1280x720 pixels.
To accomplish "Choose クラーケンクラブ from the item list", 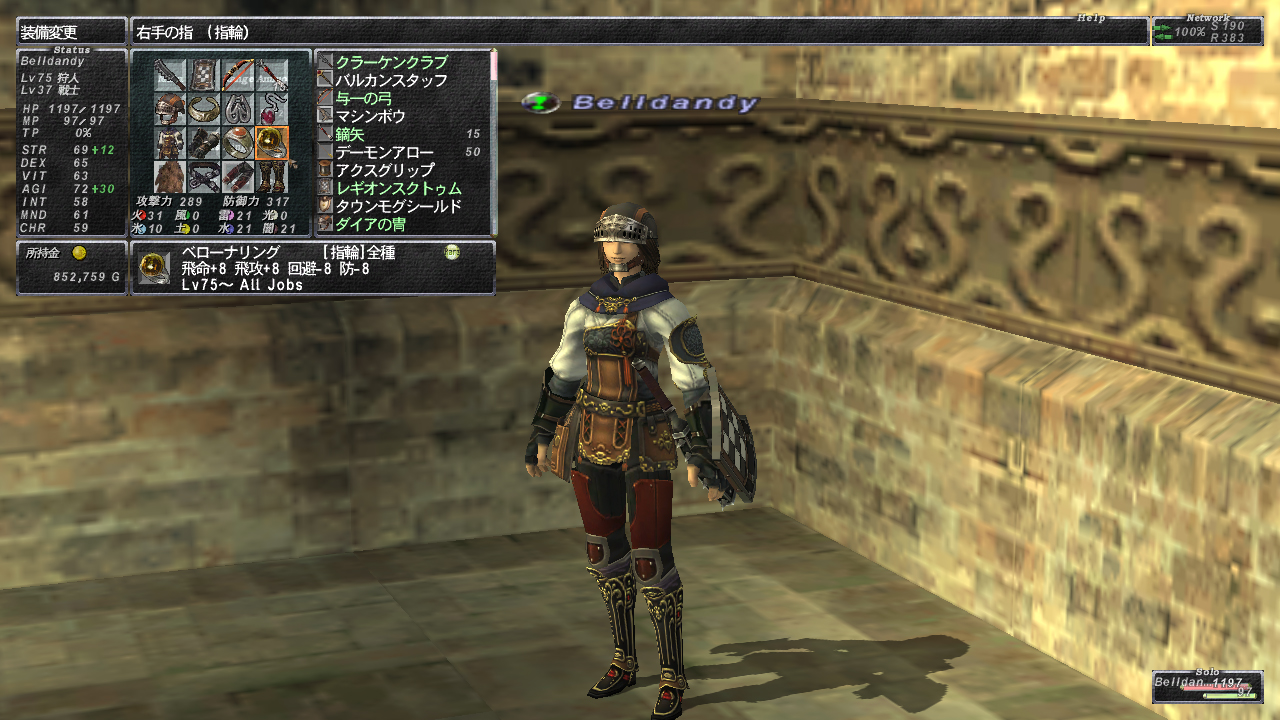I will coord(392,62).
